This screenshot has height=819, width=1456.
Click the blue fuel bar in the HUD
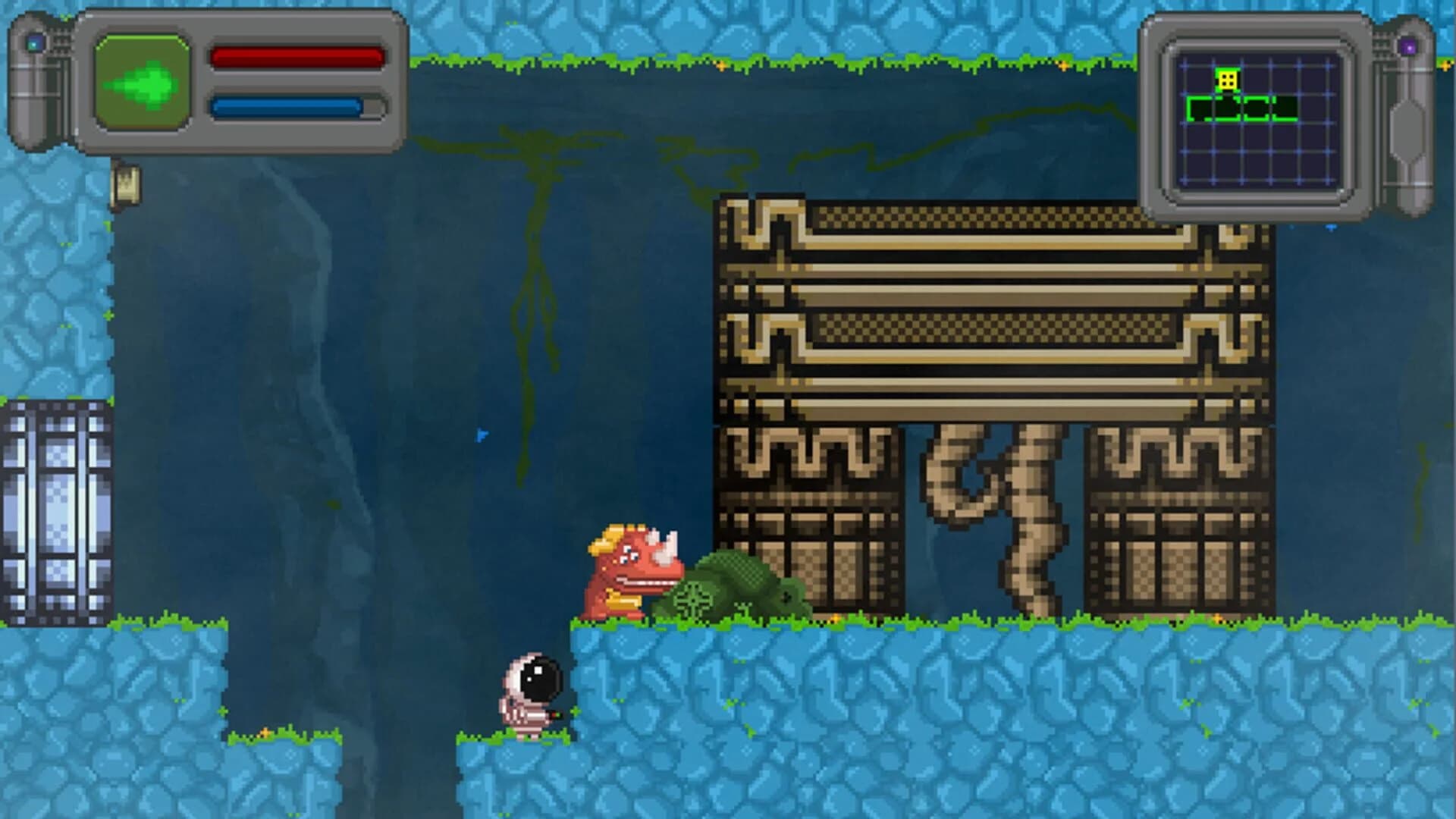click(x=287, y=106)
